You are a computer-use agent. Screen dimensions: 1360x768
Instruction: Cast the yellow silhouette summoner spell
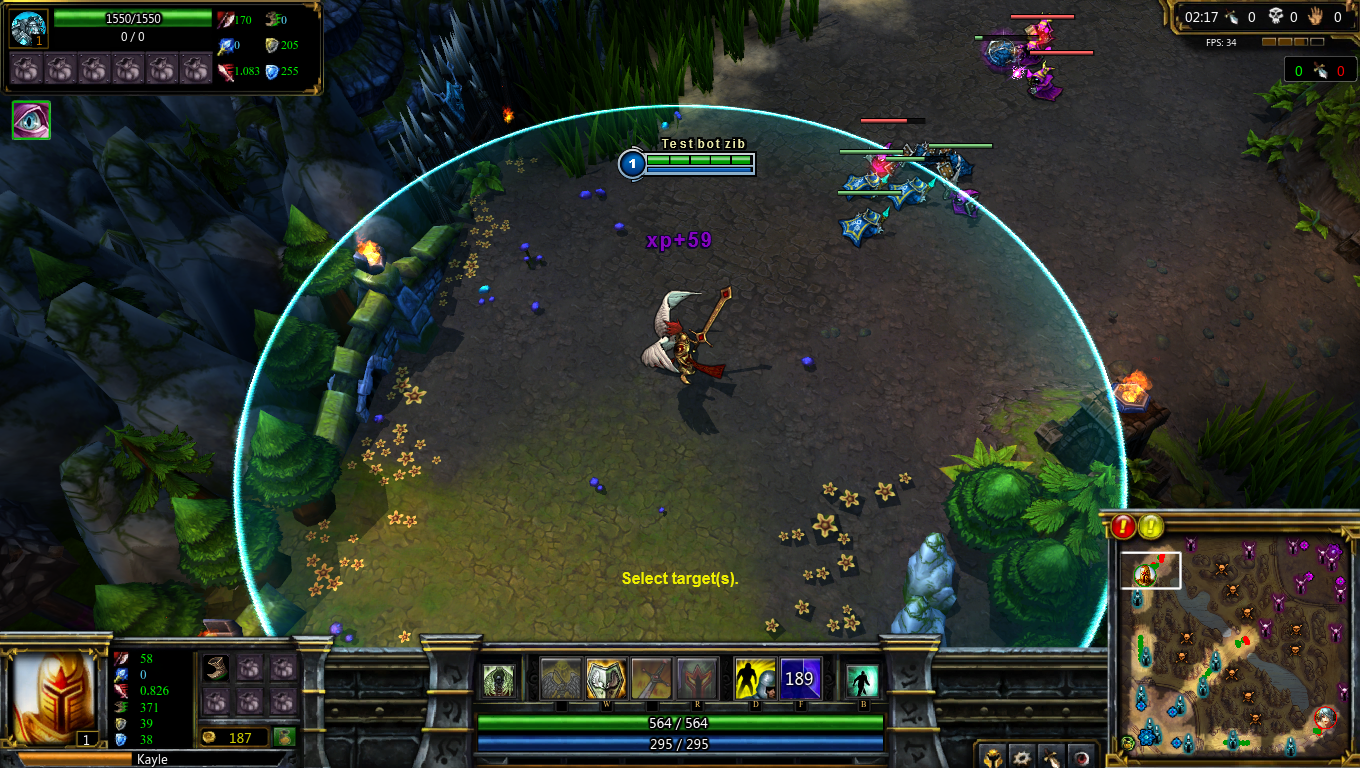755,678
